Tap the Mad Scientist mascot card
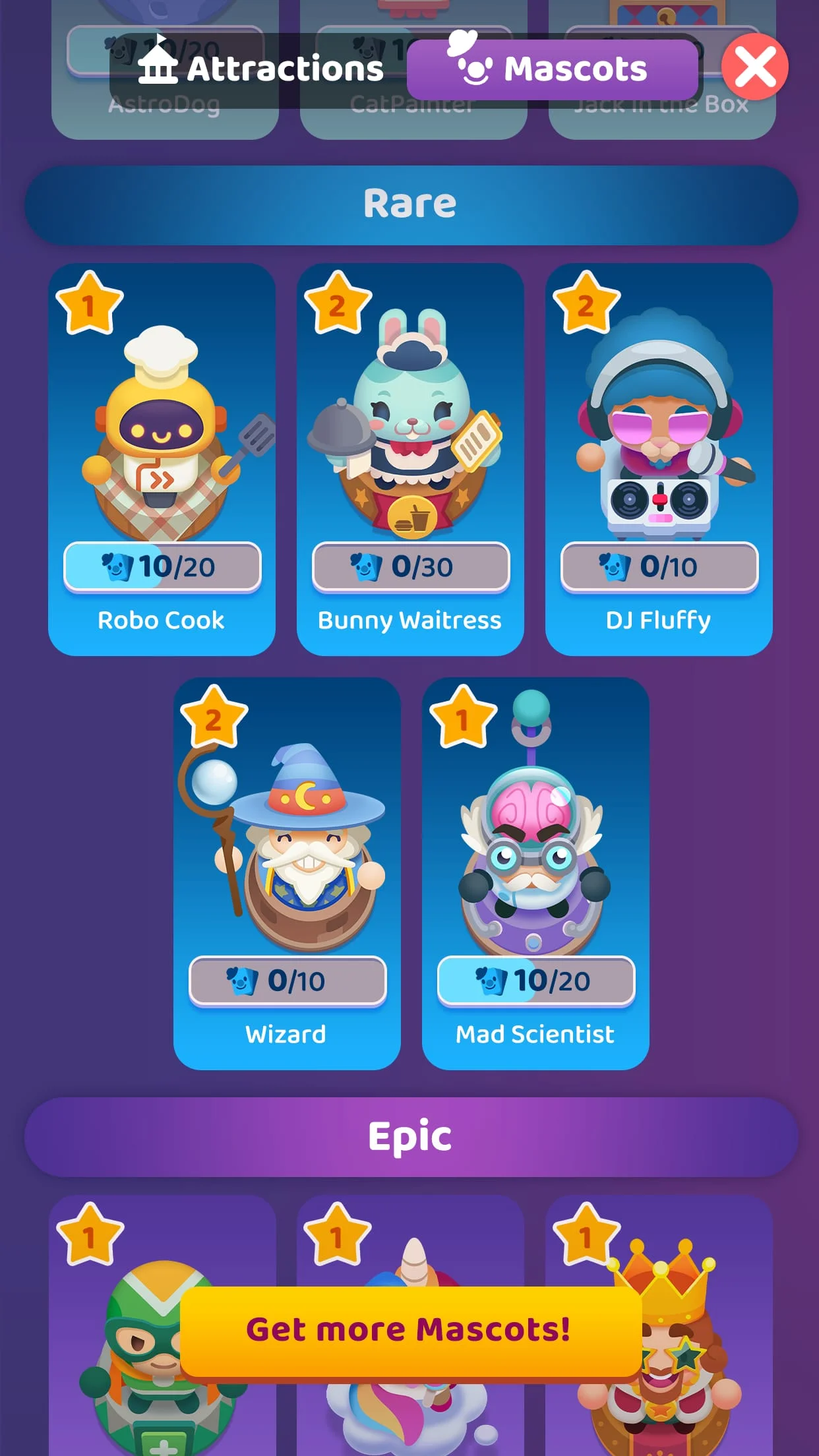 pyautogui.click(x=535, y=873)
